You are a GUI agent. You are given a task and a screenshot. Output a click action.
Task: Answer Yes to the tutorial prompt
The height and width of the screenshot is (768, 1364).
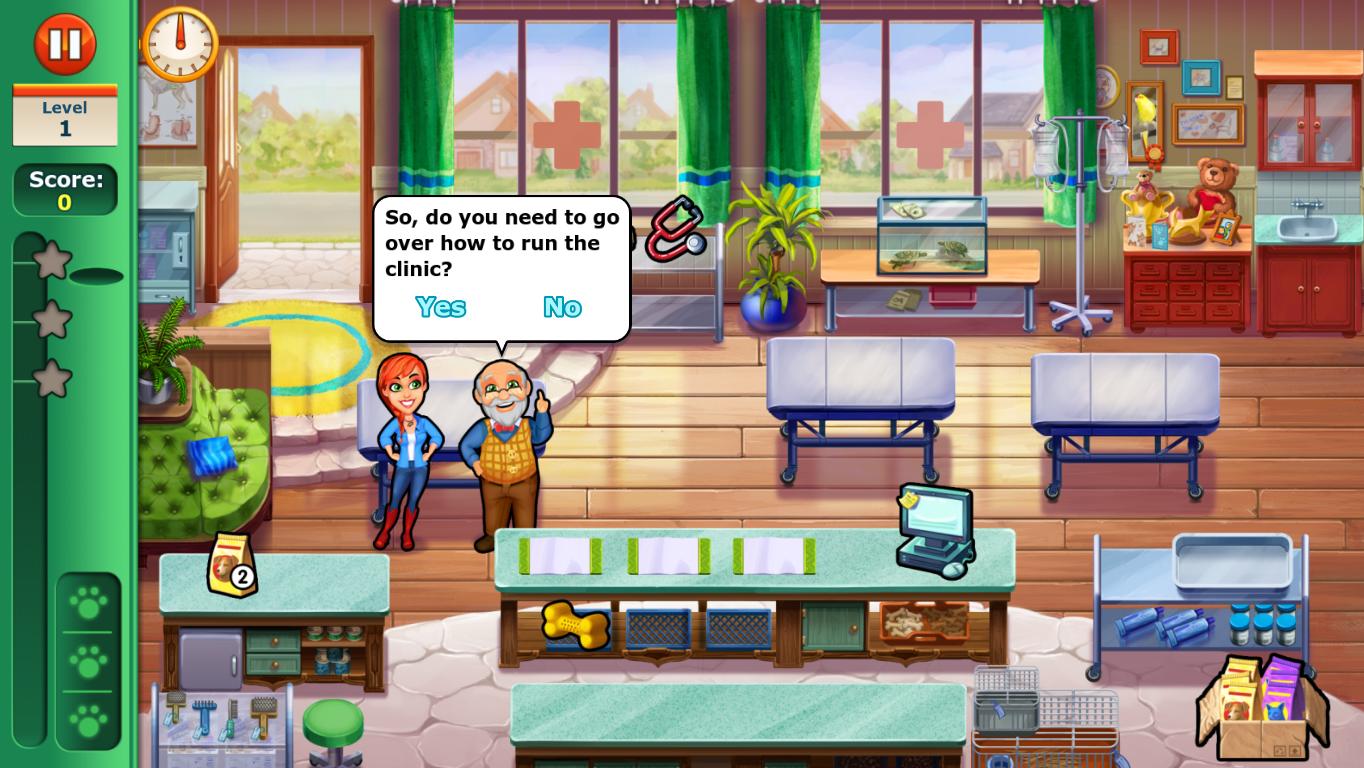[440, 307]
